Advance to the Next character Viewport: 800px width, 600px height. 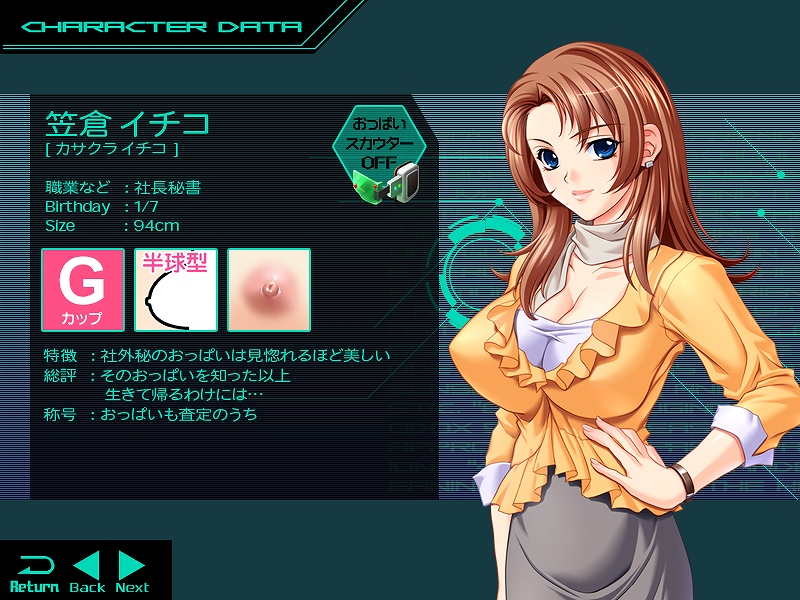(132, 573)
